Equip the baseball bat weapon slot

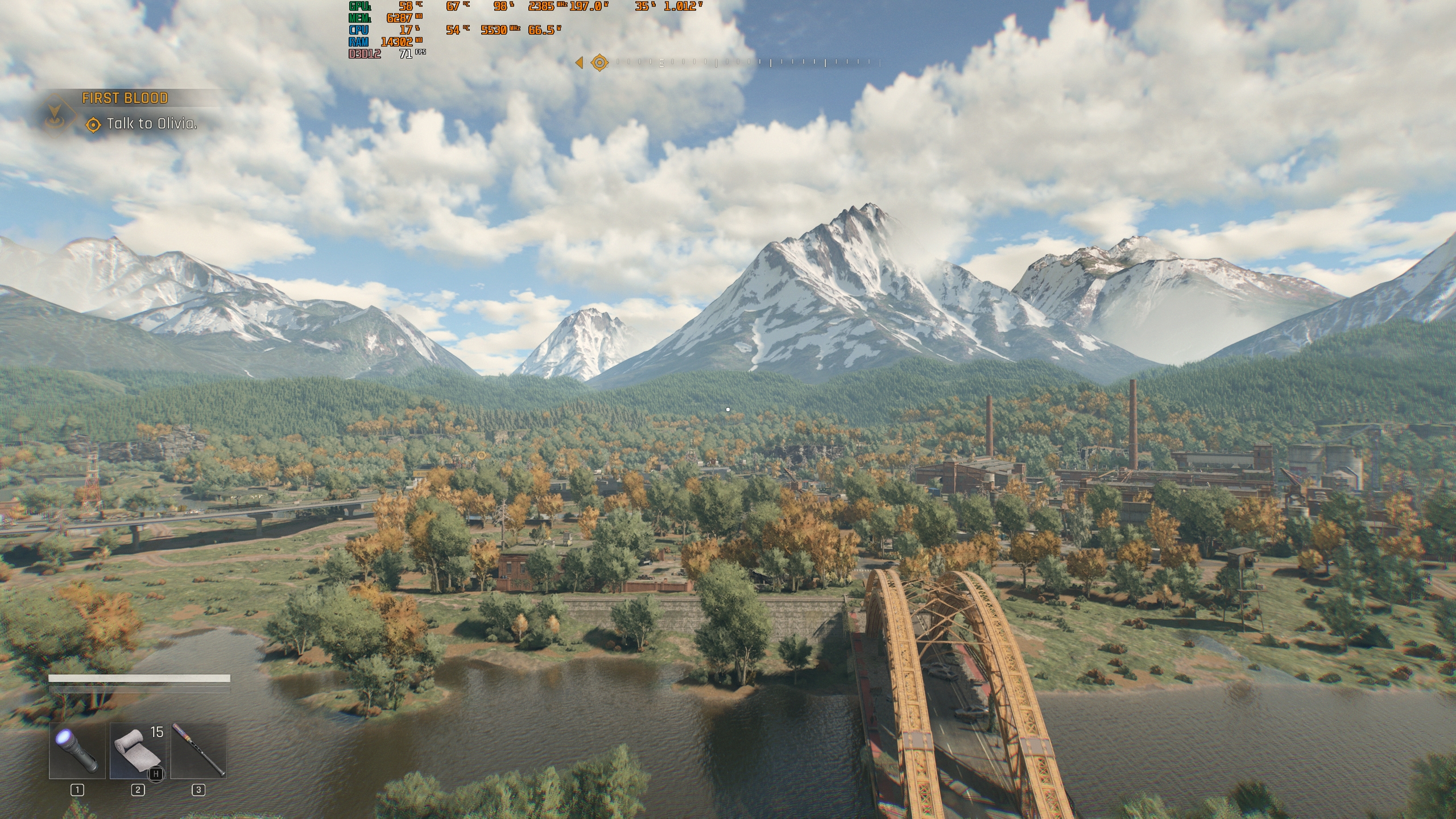198,750
